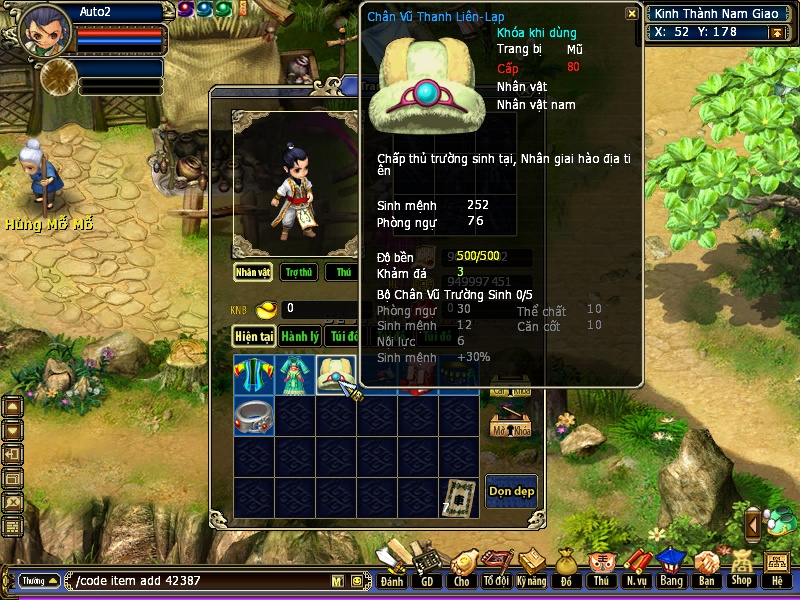Switch to the Nhân vật tab
Screen dimensions: 800x600
click(253, 272)
